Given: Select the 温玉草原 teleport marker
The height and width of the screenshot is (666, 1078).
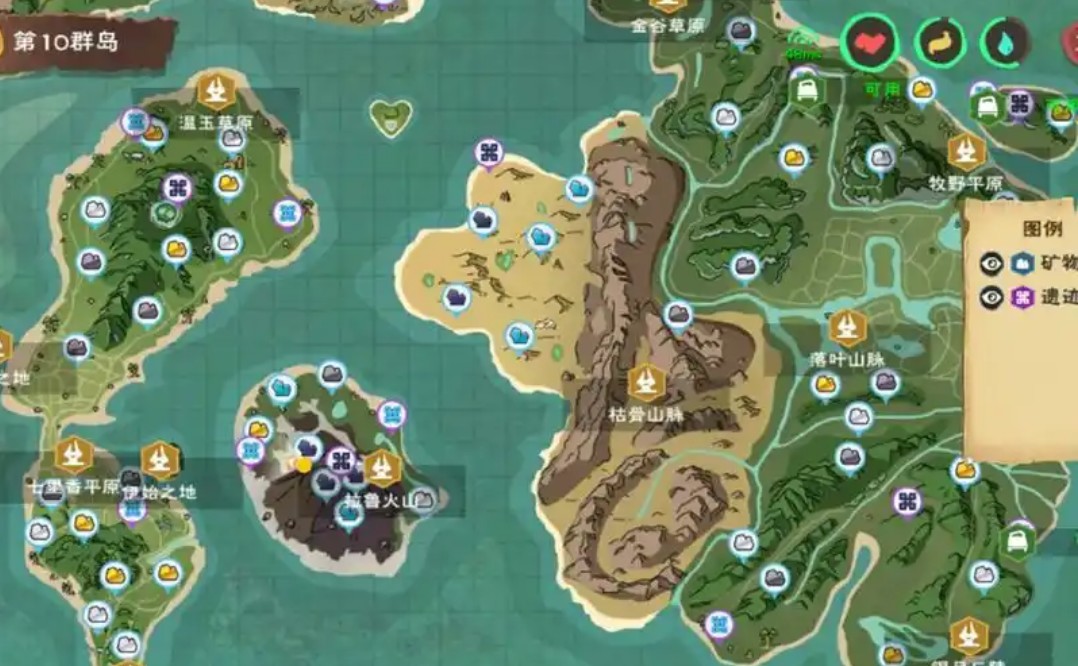Looking at the screenshot, I should point(215,91).
